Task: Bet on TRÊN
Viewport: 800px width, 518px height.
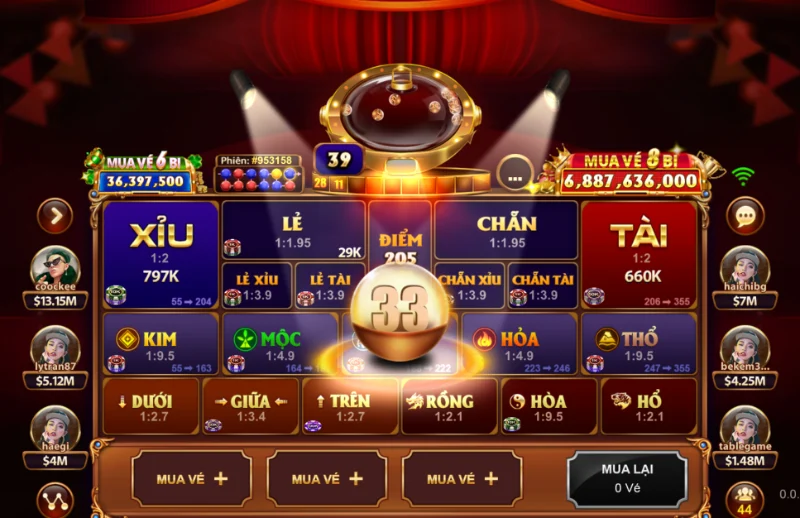Action: pos(349,405)
